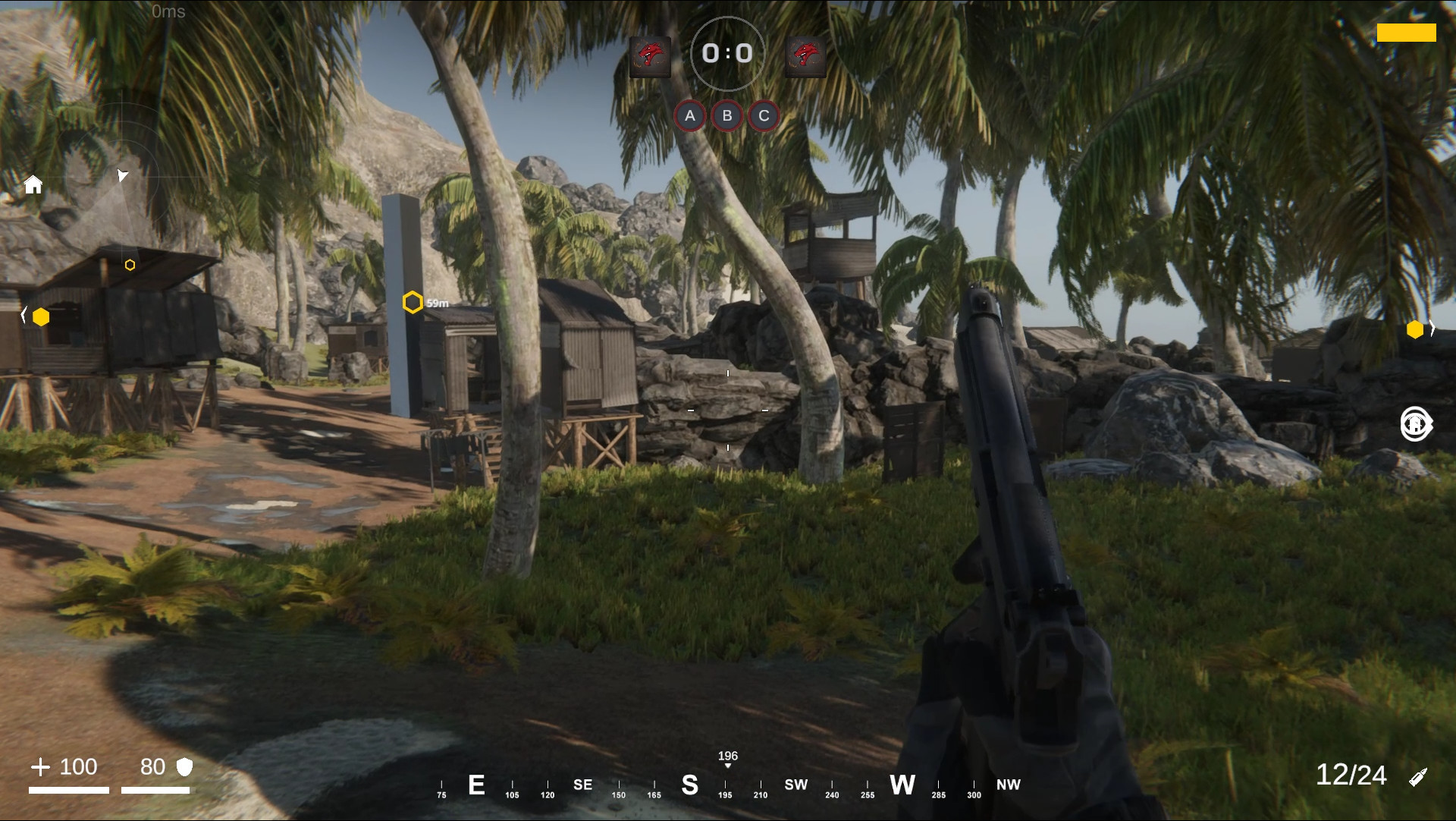Image resolution: width=1456 pixels, height=821 pixels.
Task: Click the yellow bar in the top-right corner
Action: [1407, 33]
